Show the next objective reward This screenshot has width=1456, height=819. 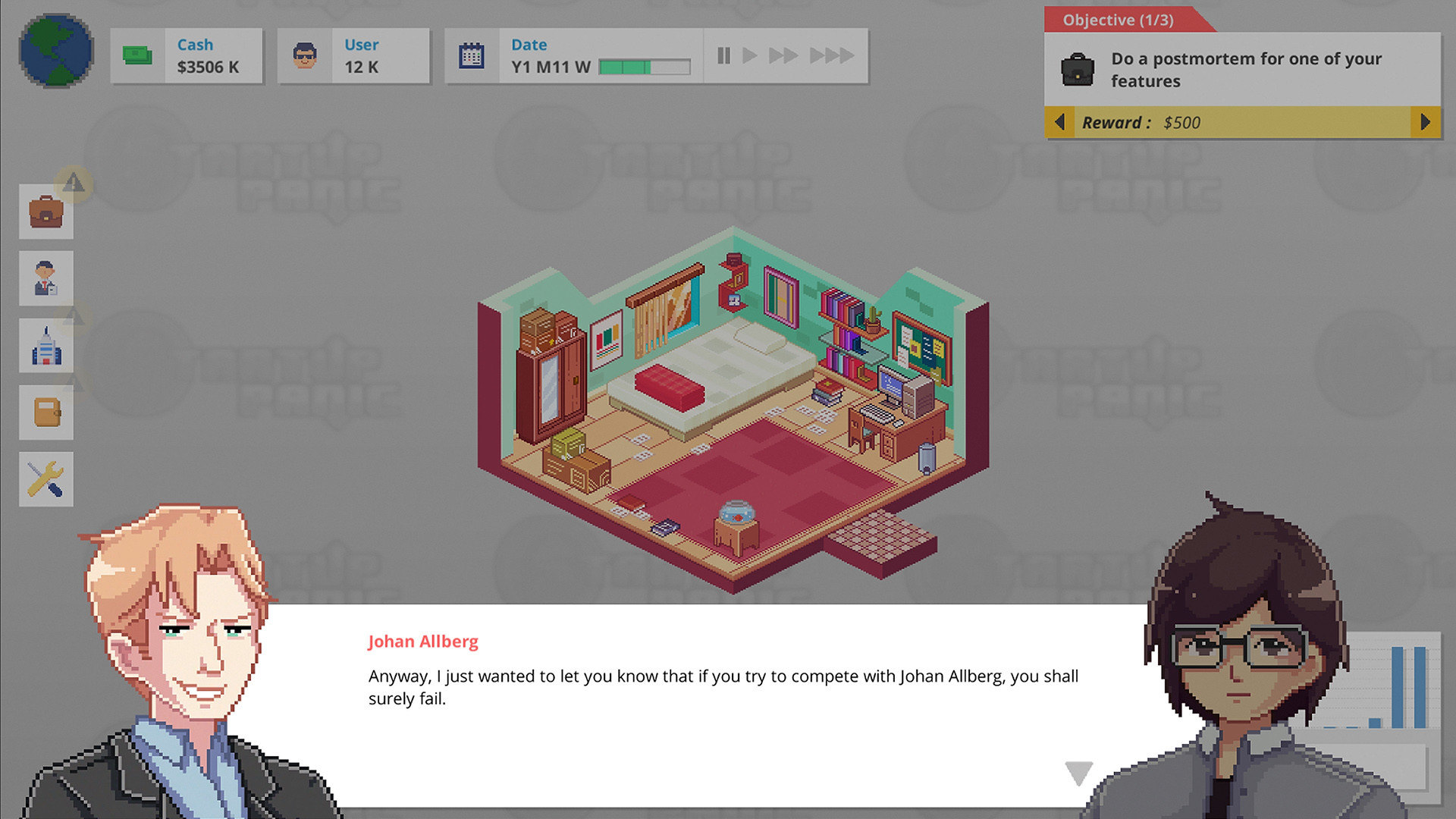[x=1424, y=122]
